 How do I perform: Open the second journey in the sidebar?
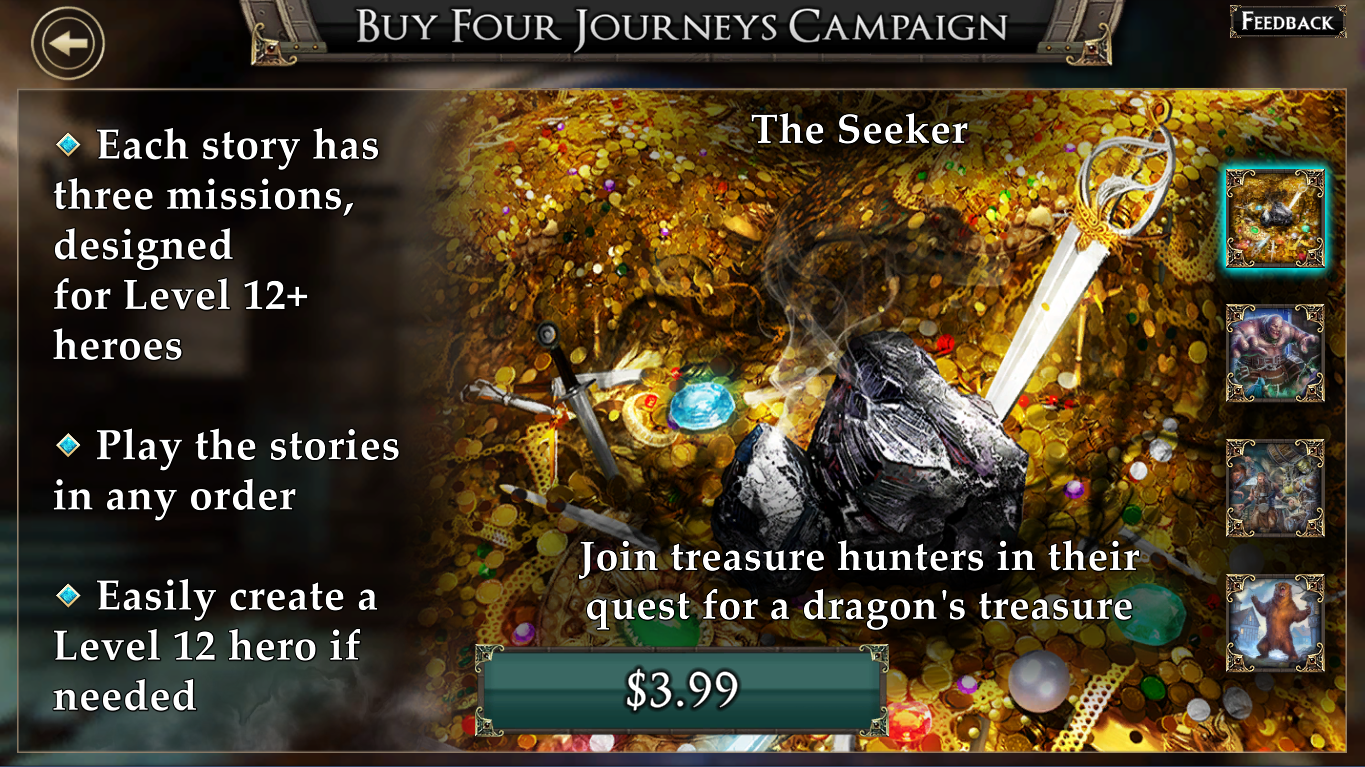[1275, 353]
